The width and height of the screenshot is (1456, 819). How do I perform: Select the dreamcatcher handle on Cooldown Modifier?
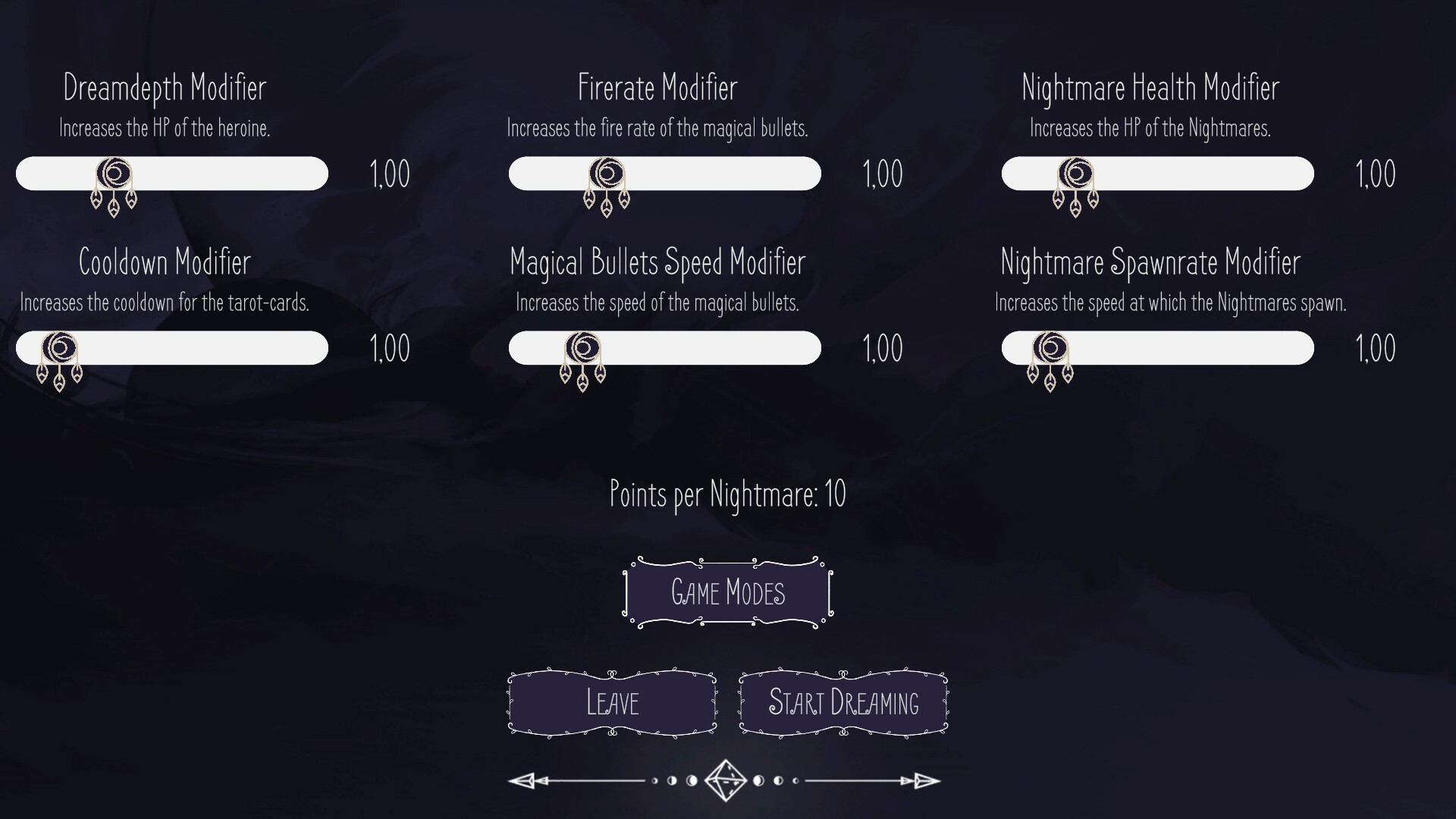(58, 348)
